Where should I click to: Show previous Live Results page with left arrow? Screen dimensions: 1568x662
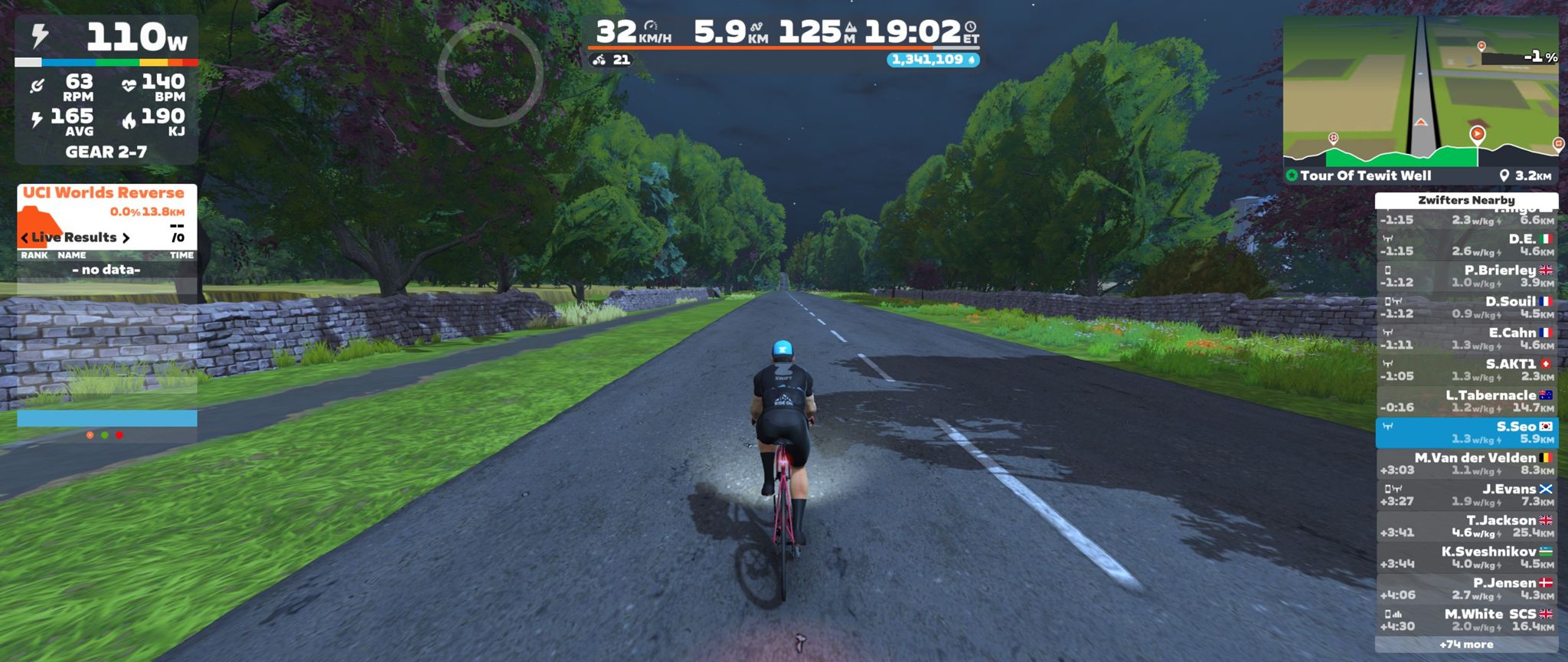point(24,238)
